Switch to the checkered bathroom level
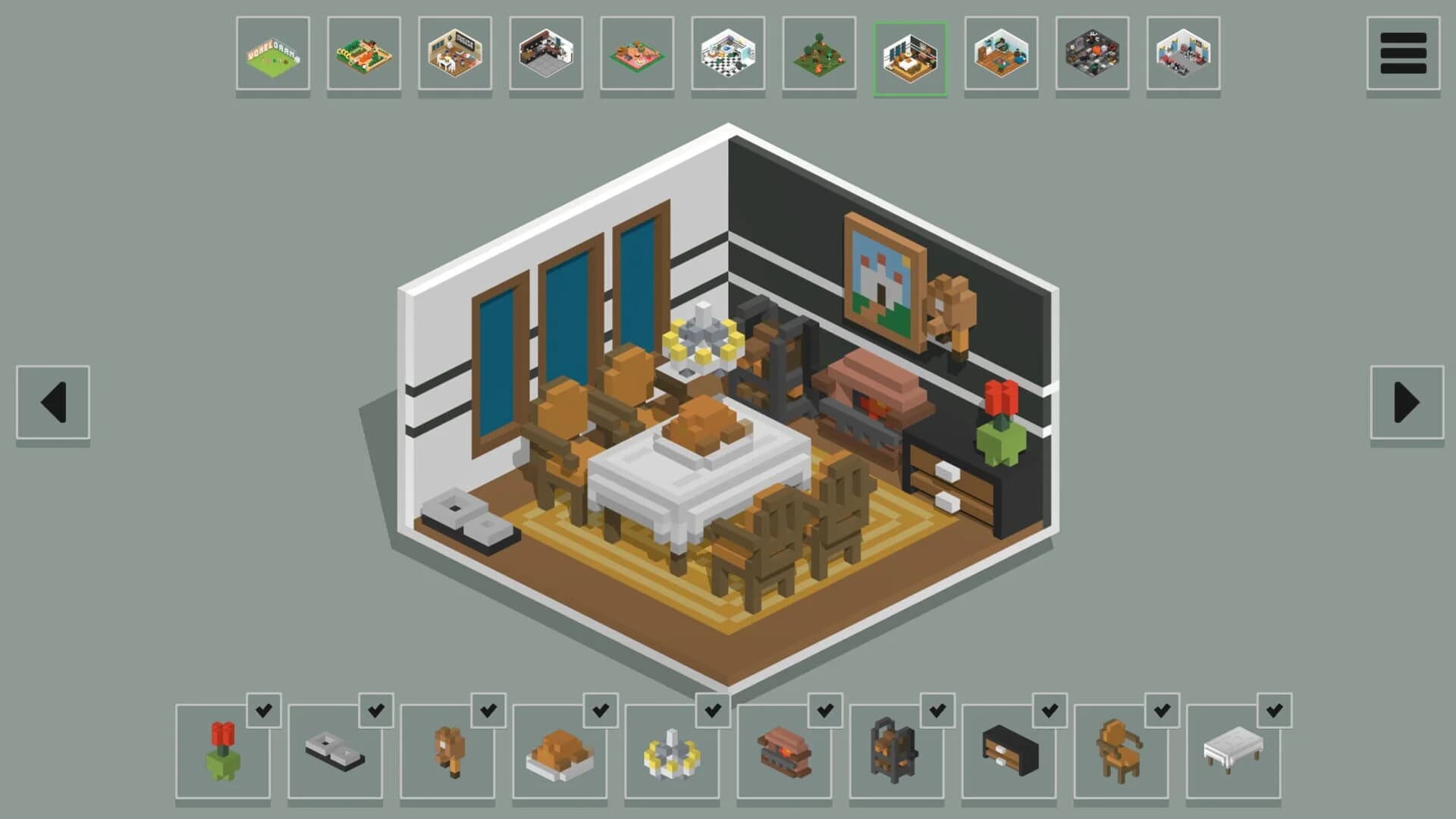This screenshot has width=1456, height=819. click(728, 54)
